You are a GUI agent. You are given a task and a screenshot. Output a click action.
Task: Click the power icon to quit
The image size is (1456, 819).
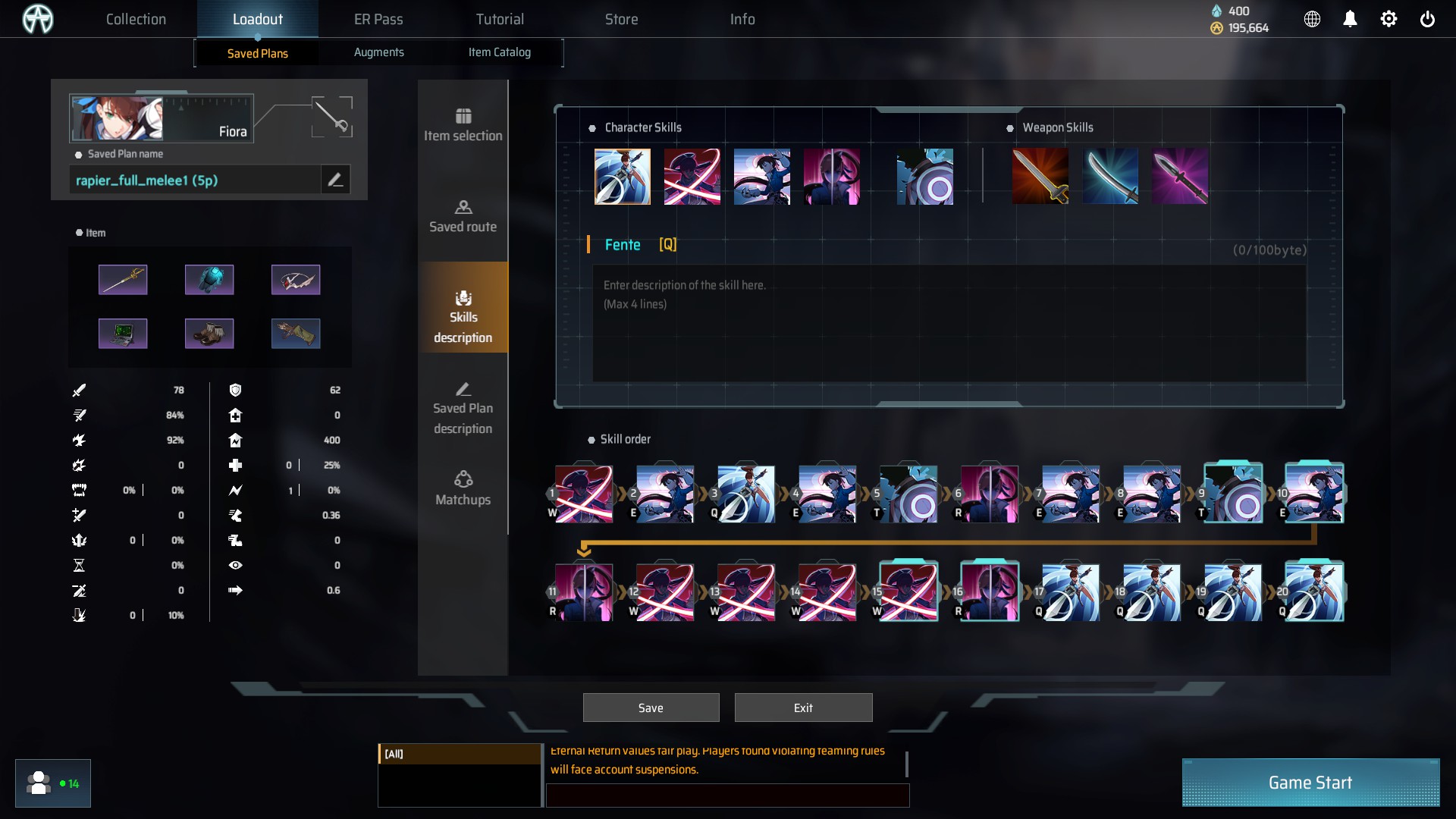point(1426,19)
